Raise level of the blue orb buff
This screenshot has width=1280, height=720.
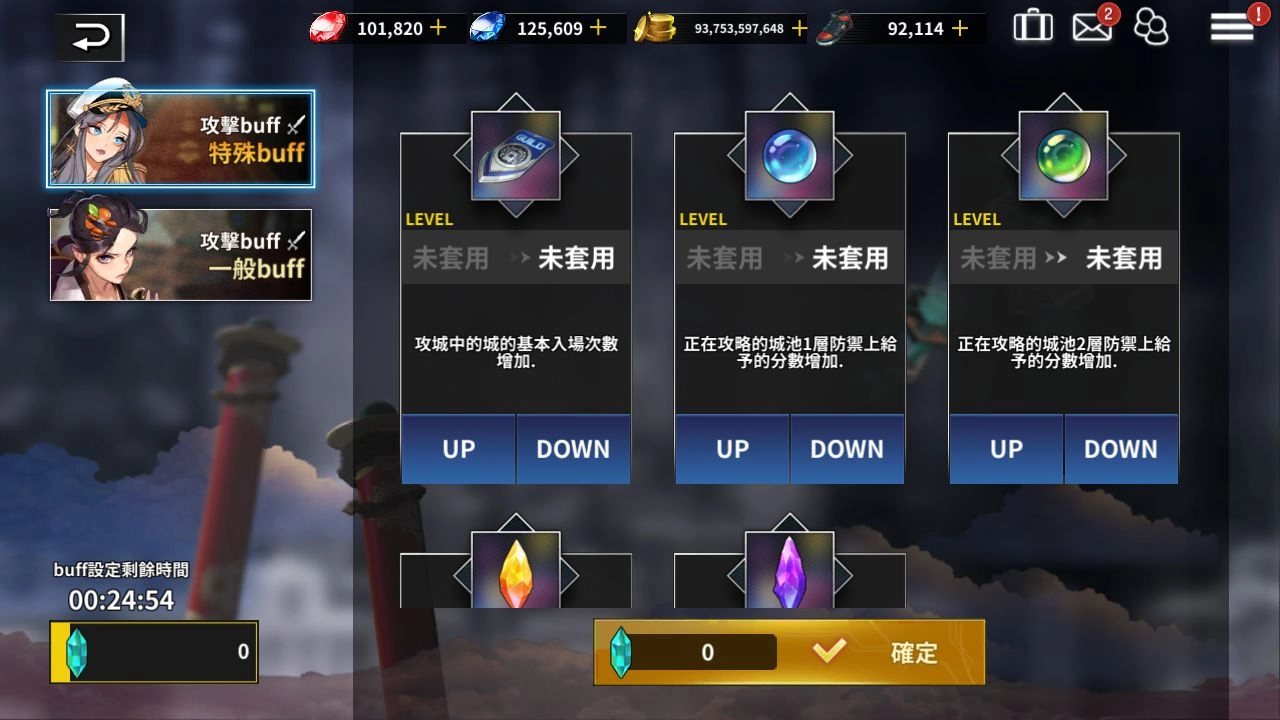tap(733, 449)
